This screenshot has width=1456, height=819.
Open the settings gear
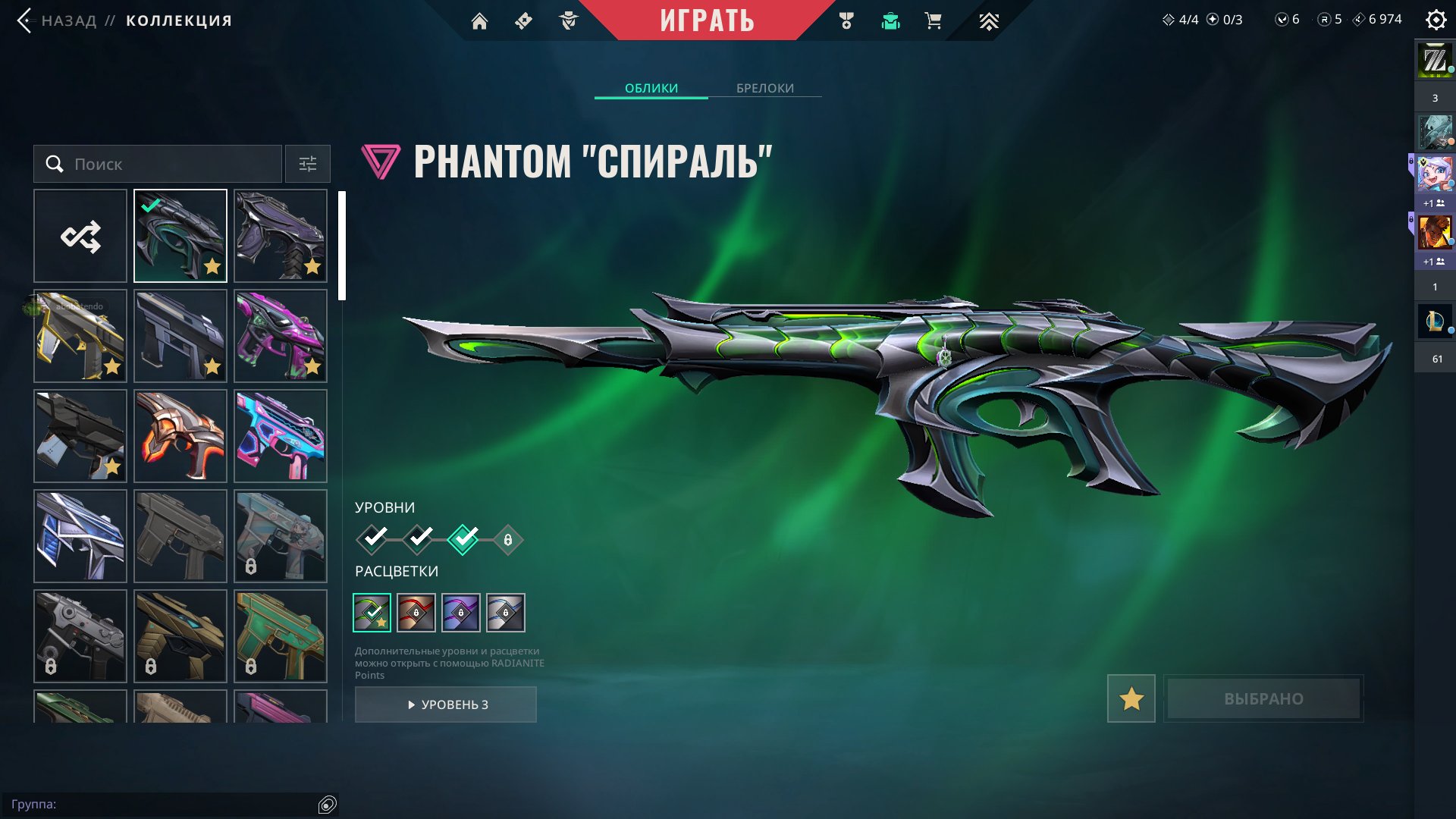[x=1436, y=20]
